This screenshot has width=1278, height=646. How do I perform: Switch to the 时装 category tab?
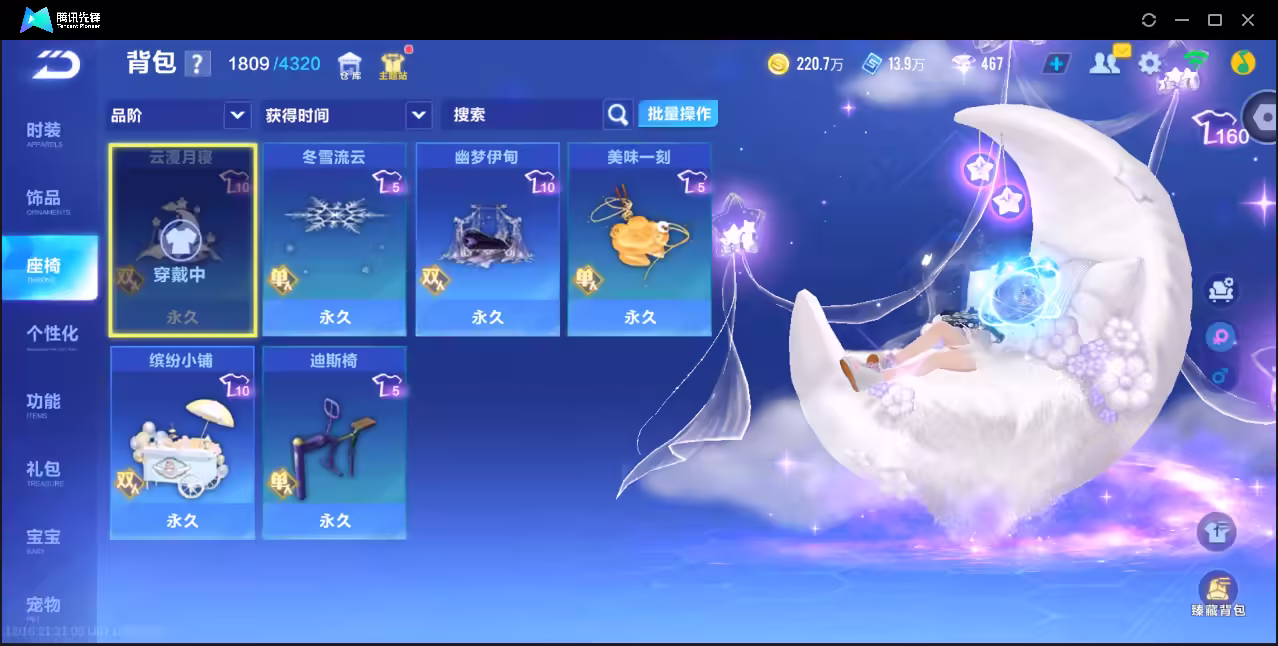pyautogui.click(x=44, y=133)
